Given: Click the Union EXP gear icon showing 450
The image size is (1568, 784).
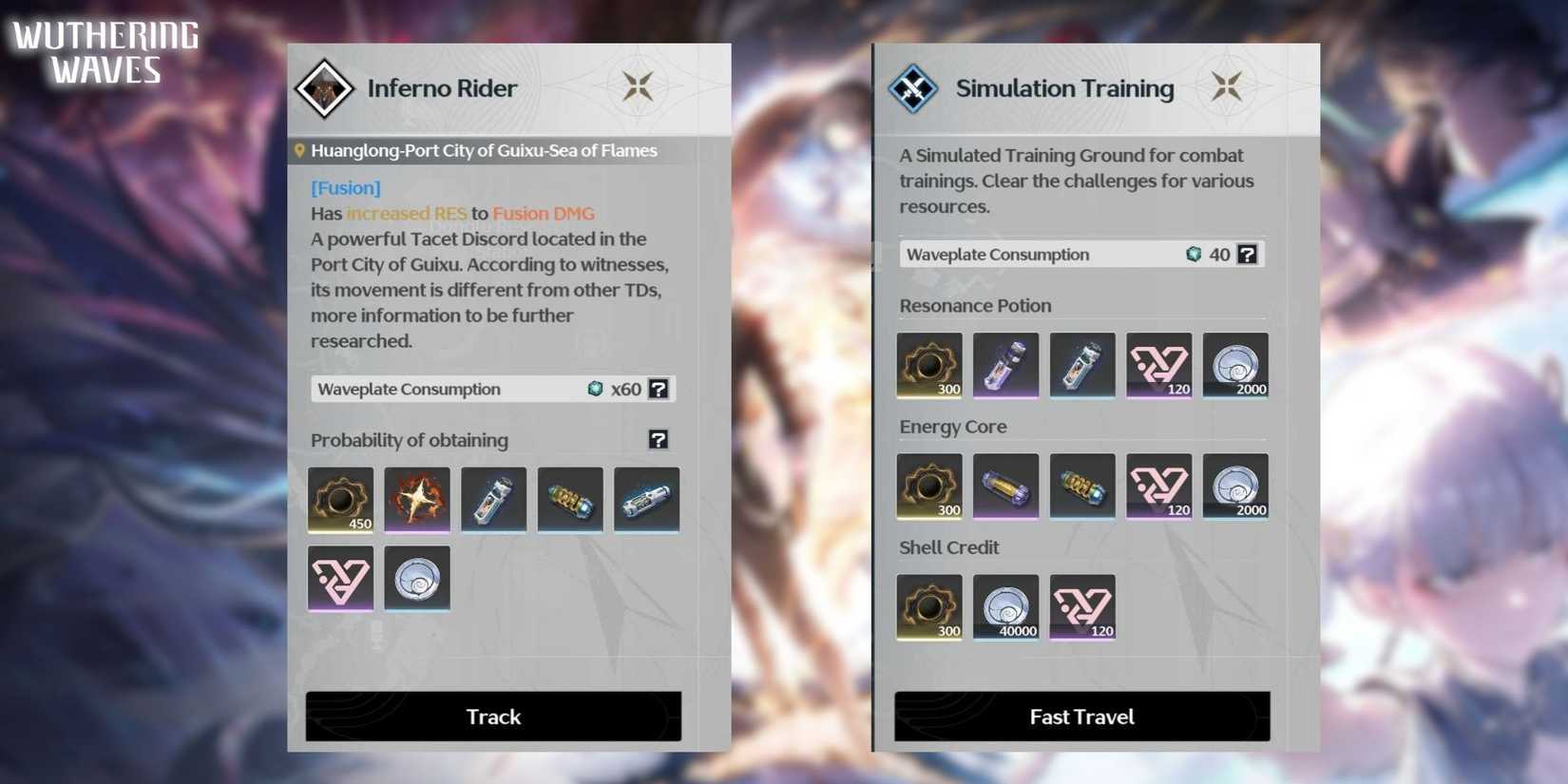Looking at the screenshot, I should tap(339, 500).
